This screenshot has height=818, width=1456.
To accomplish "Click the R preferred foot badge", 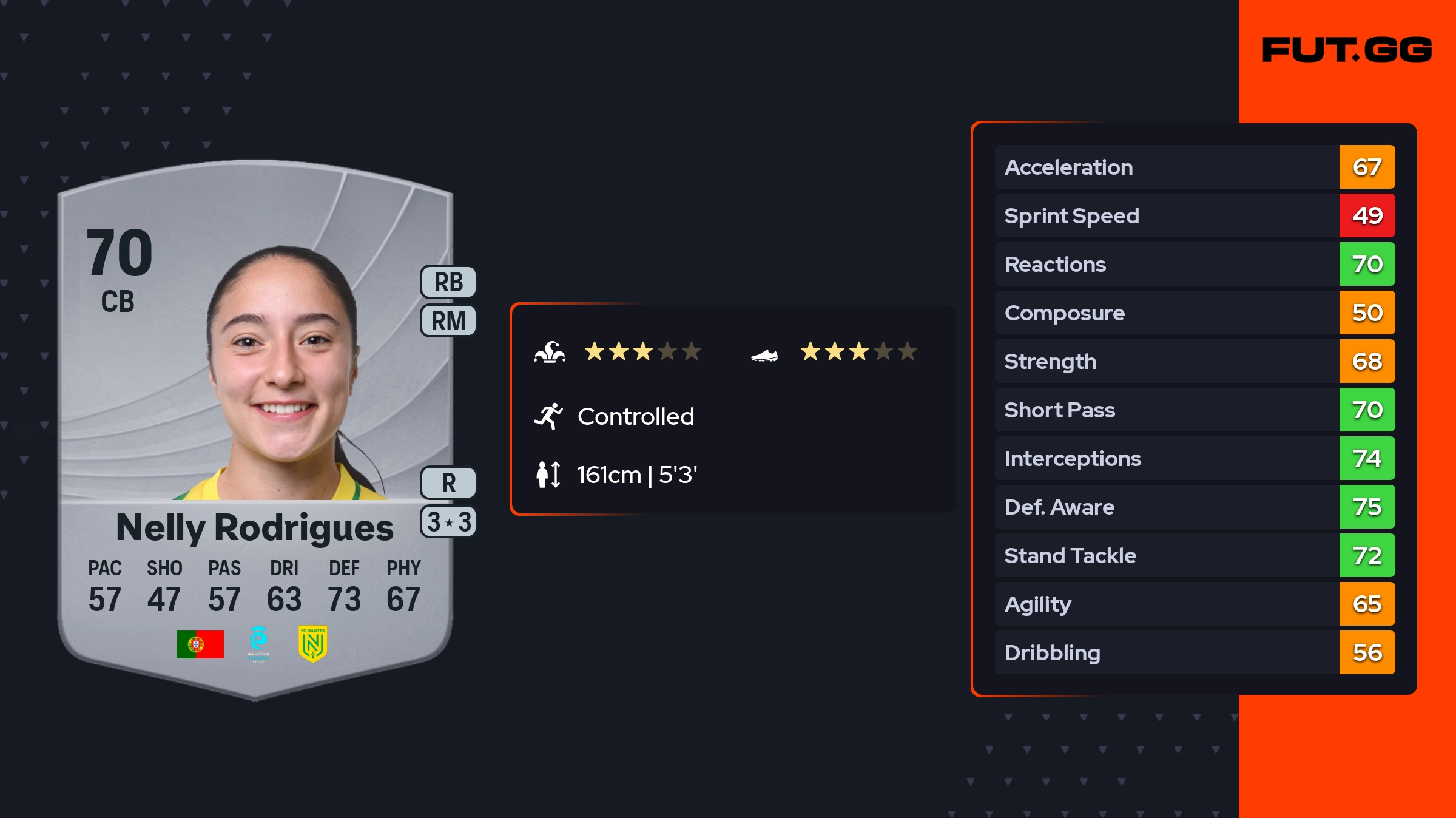I will 448,483.
